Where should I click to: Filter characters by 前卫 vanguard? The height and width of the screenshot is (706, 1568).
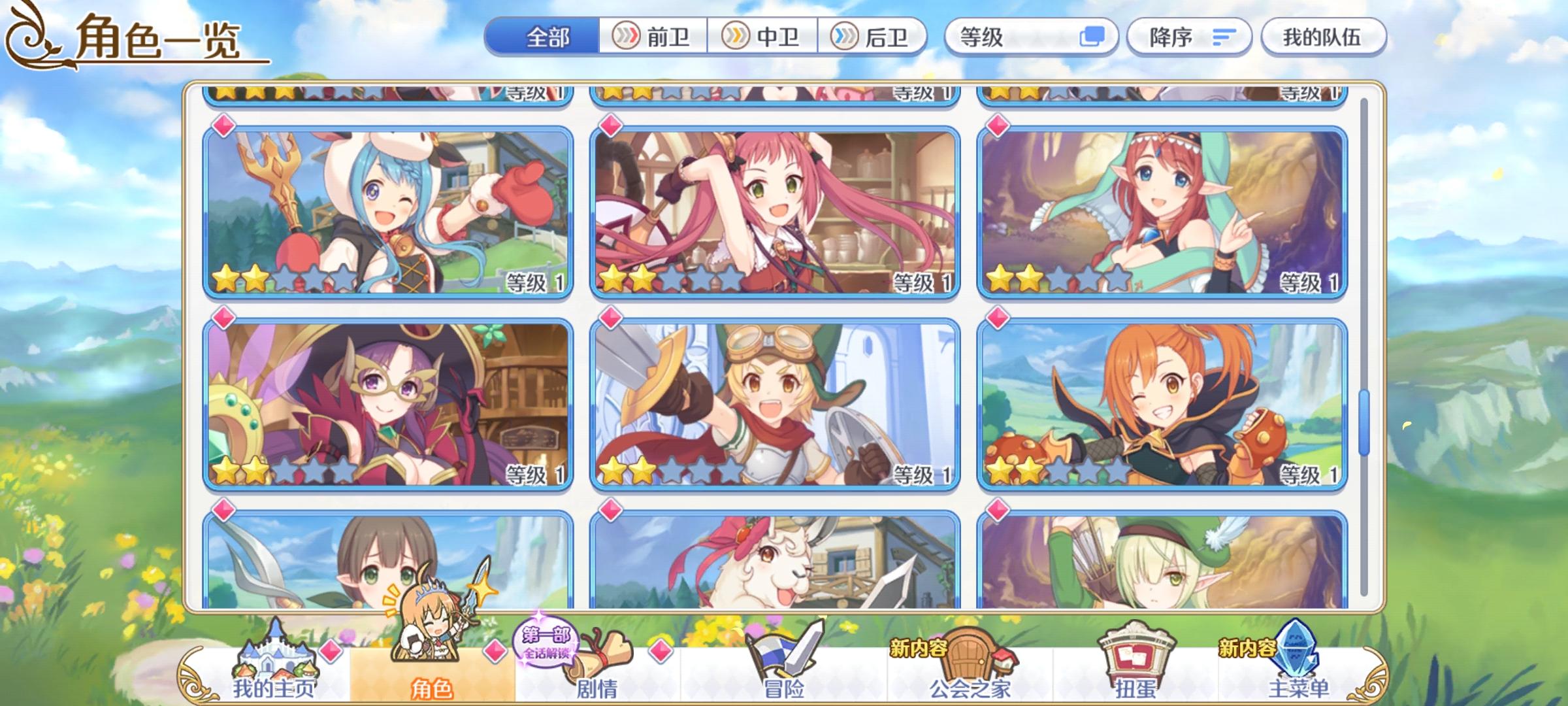653,37
